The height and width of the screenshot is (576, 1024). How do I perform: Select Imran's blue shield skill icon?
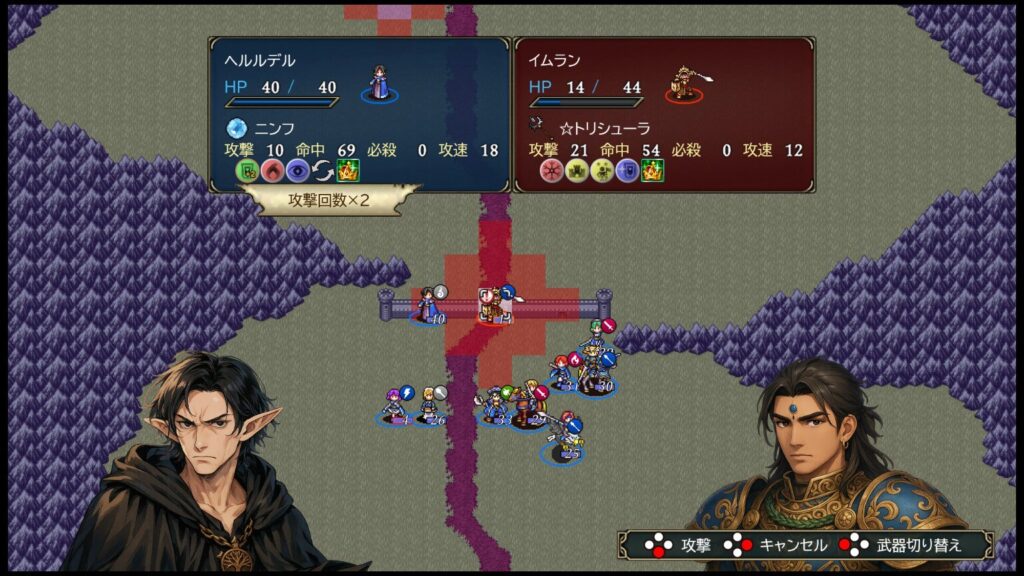(627, 171)
